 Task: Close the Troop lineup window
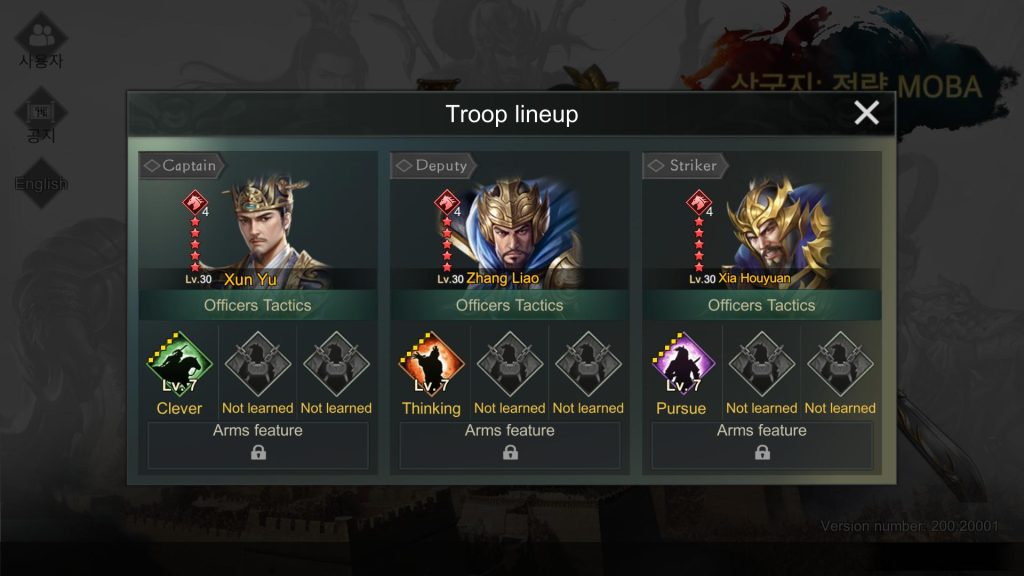click(x=866, y=113)
